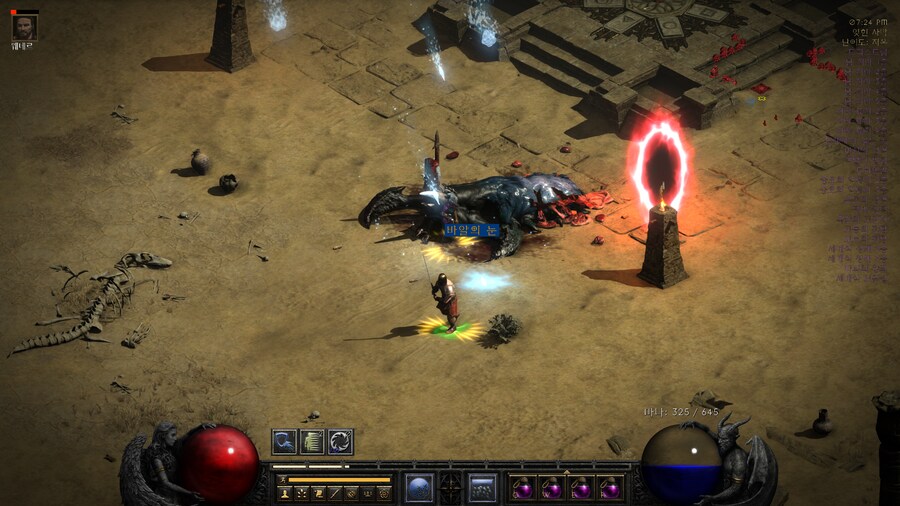Open the character sheet person icon
900x506 pixels.
284,493
